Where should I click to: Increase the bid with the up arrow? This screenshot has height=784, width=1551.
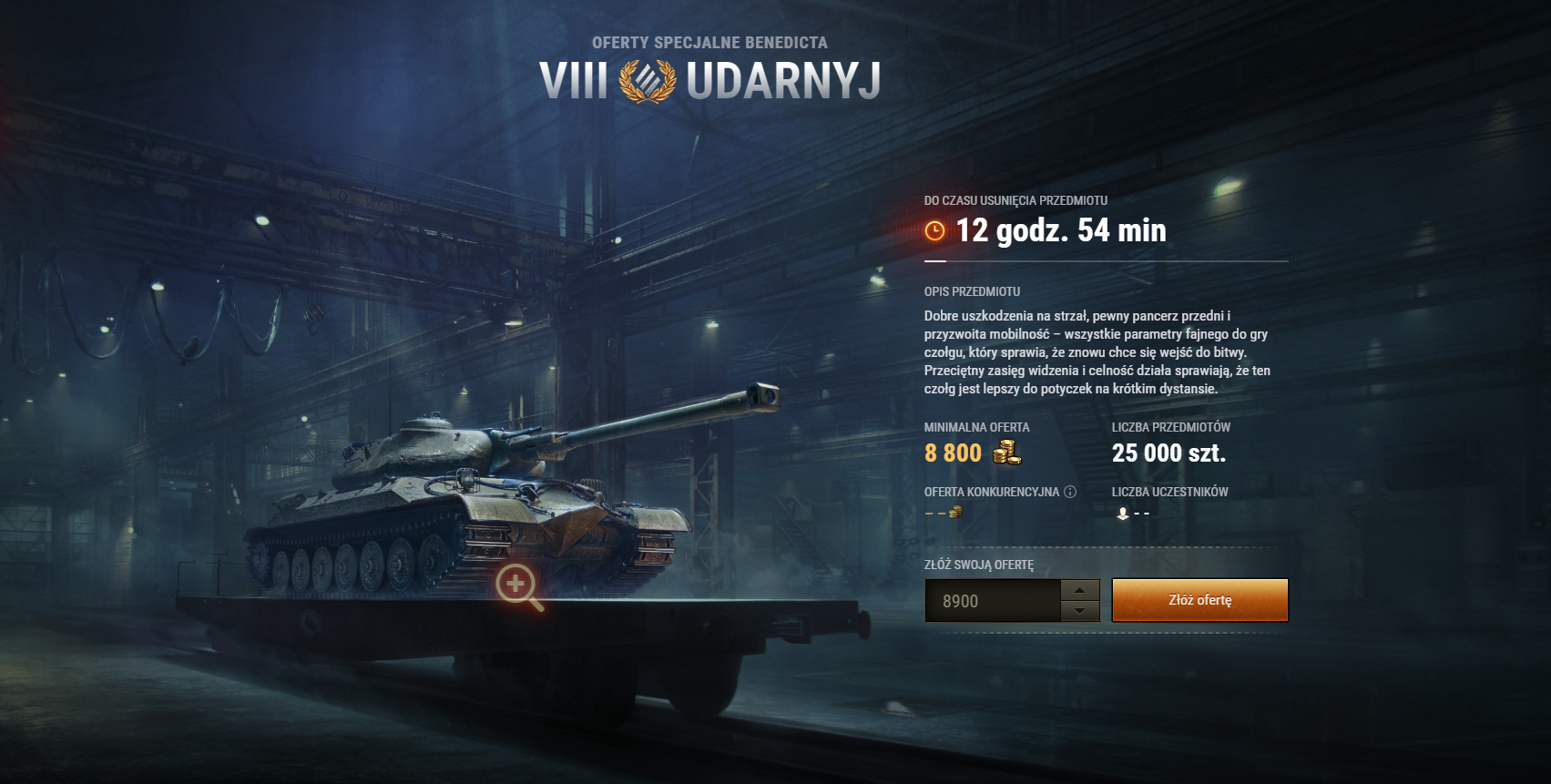[1080, 590]
